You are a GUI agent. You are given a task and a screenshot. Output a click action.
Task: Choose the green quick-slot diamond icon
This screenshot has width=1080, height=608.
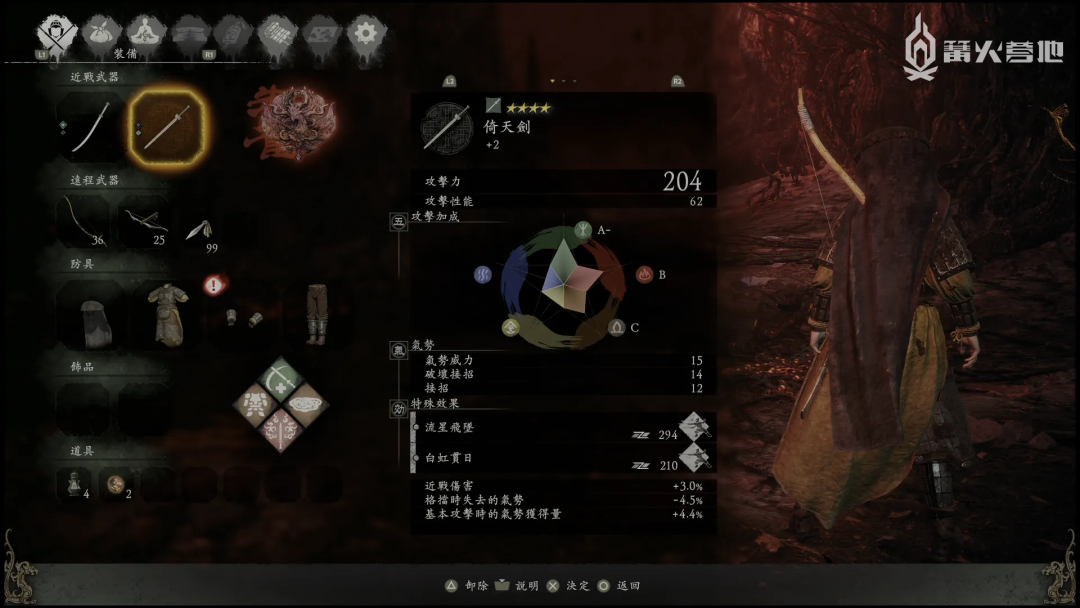(x=281, y=377)
